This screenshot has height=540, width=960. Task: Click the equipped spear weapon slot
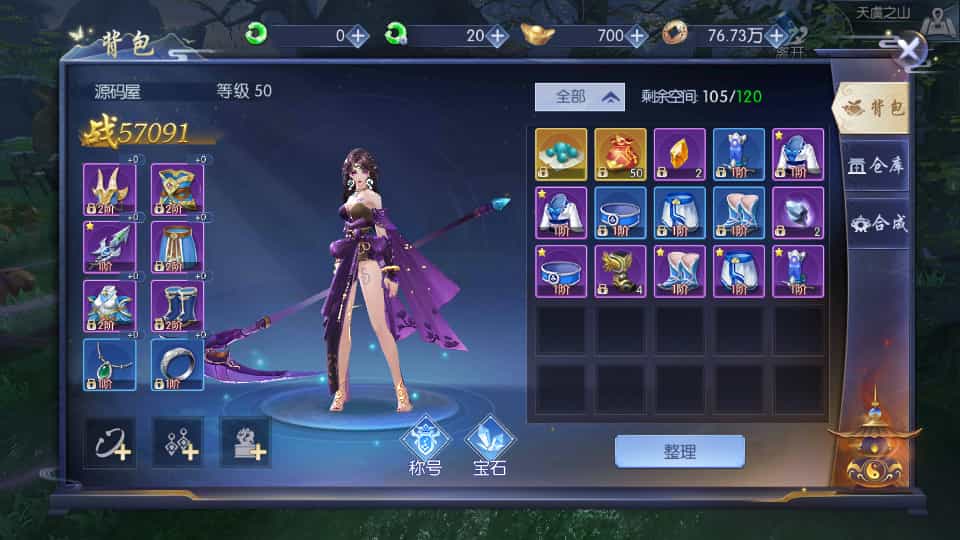[x=109, y=247]
